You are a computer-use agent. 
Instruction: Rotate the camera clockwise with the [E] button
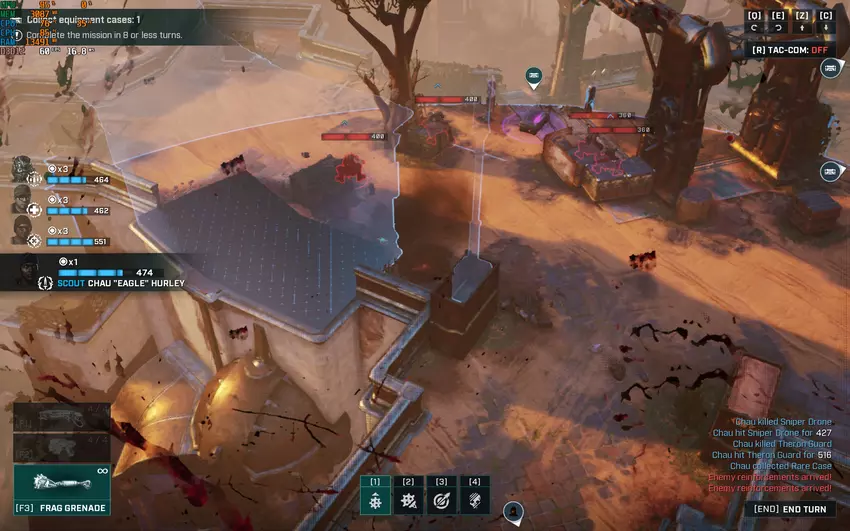click(x=778, y=21)
